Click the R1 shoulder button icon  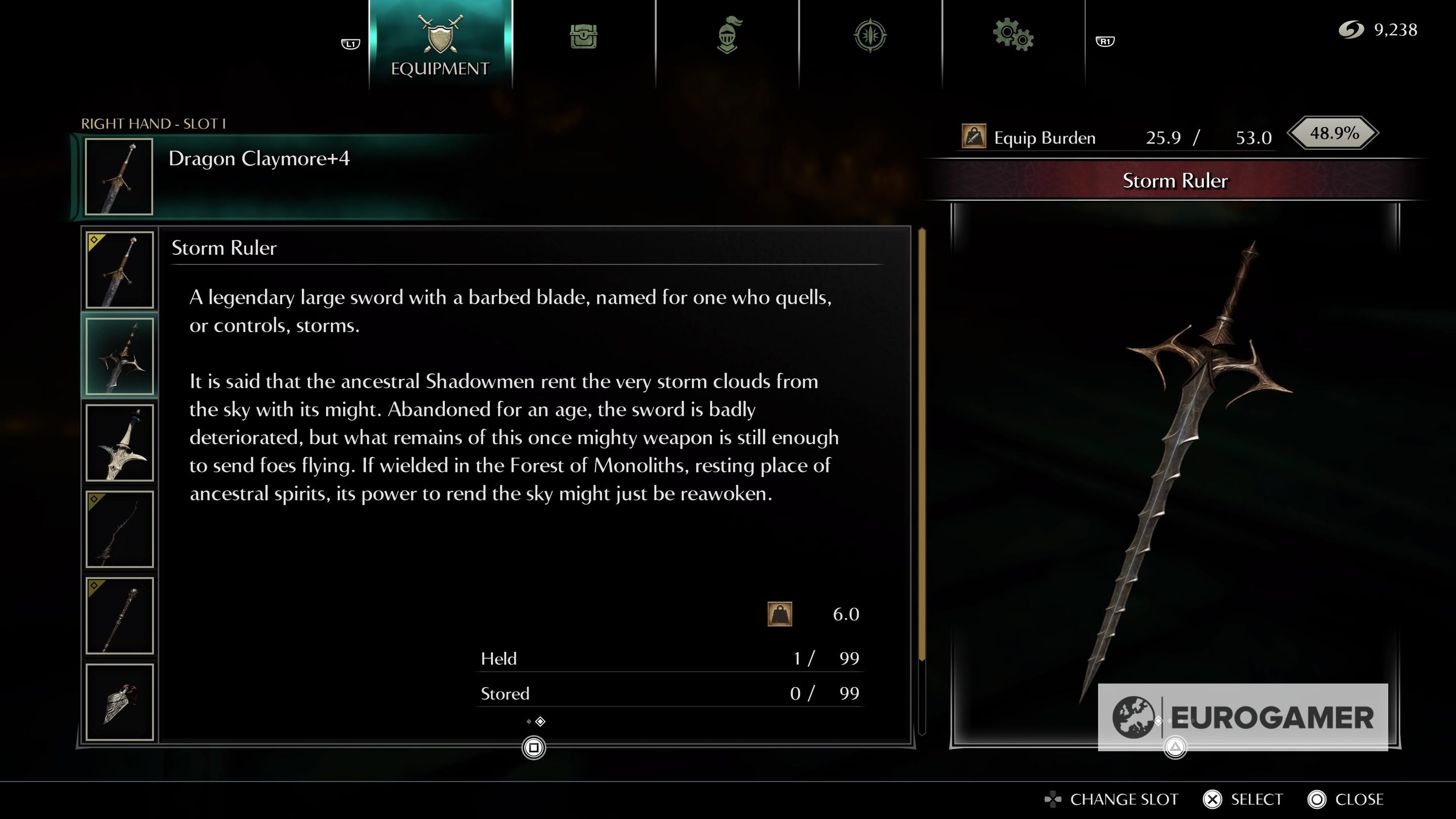pyautogui.click(x=1106, y=40)
